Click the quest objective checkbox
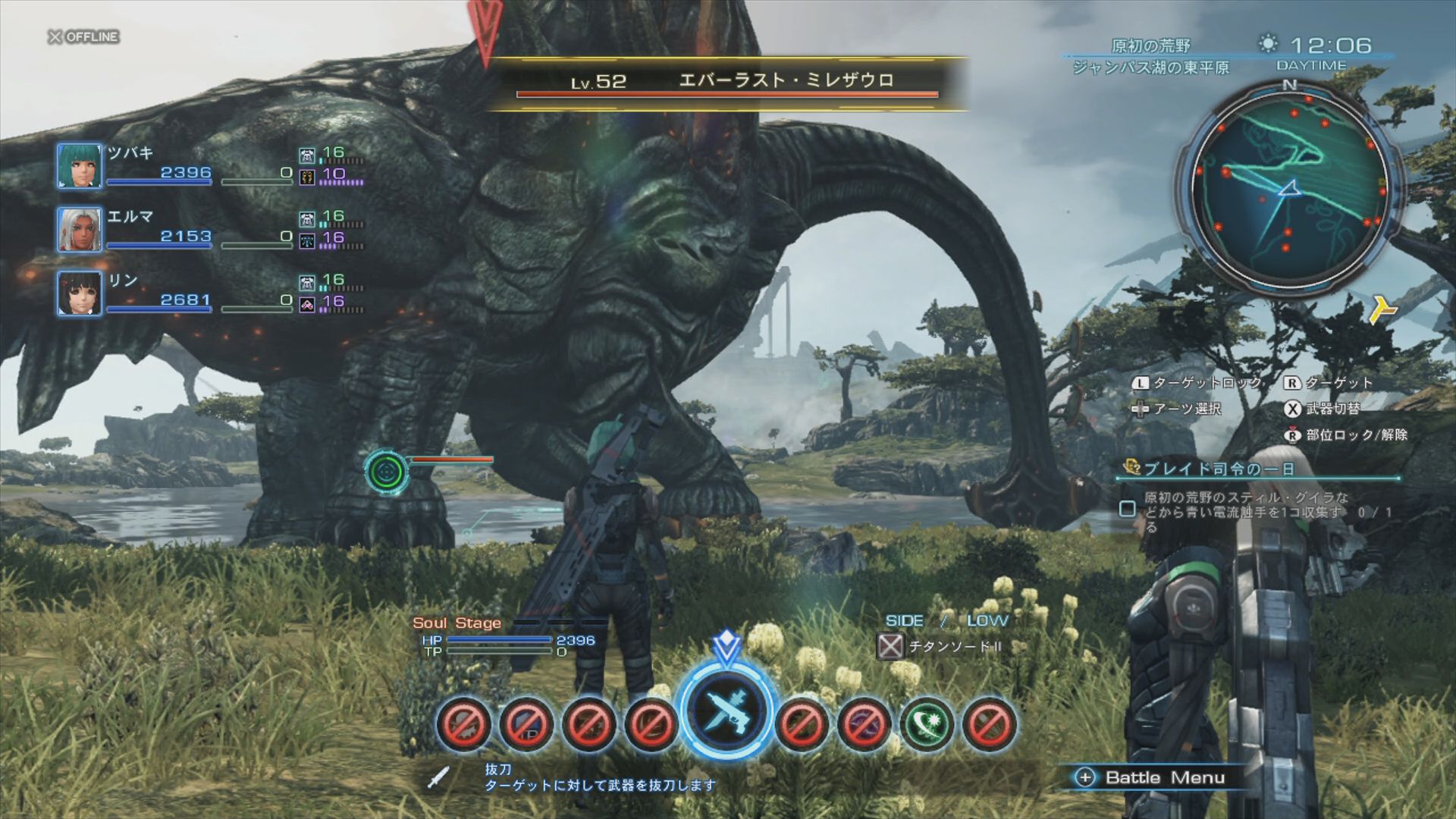Image resolution: width=1456 pixels, height=819 pixels. point(1128,509)
